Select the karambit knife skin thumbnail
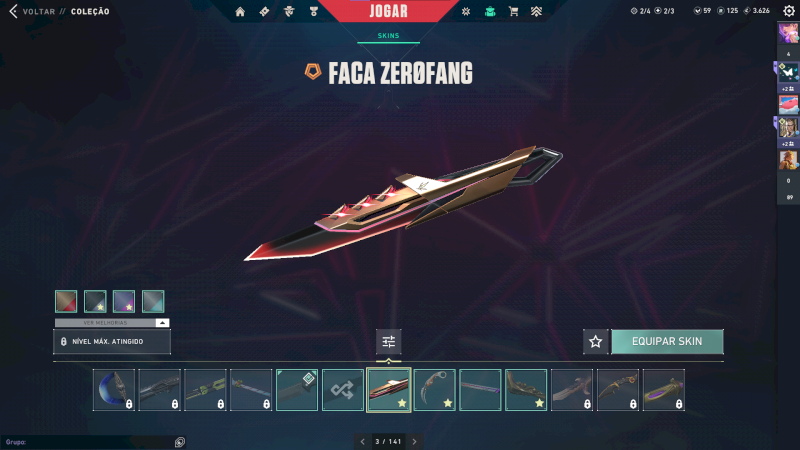Screen dimensions: 800x450 pyautogui.click(x=435, y=390)
